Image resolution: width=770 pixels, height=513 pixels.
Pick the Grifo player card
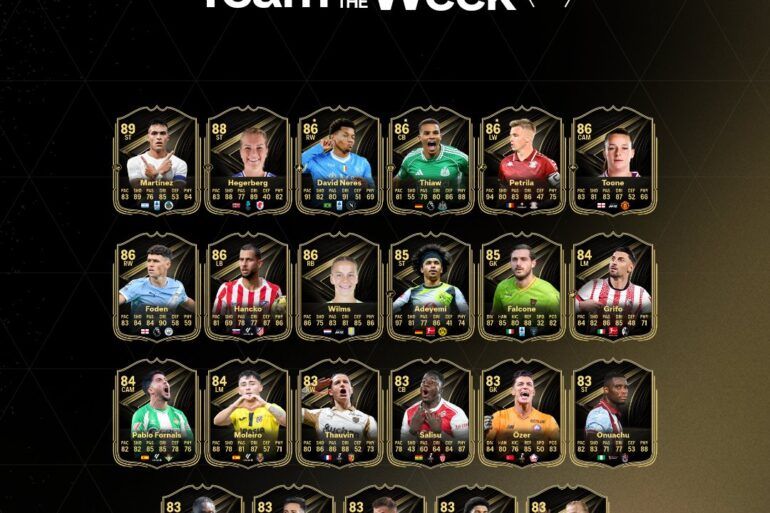pyautogui.click(x=612, y=287)
